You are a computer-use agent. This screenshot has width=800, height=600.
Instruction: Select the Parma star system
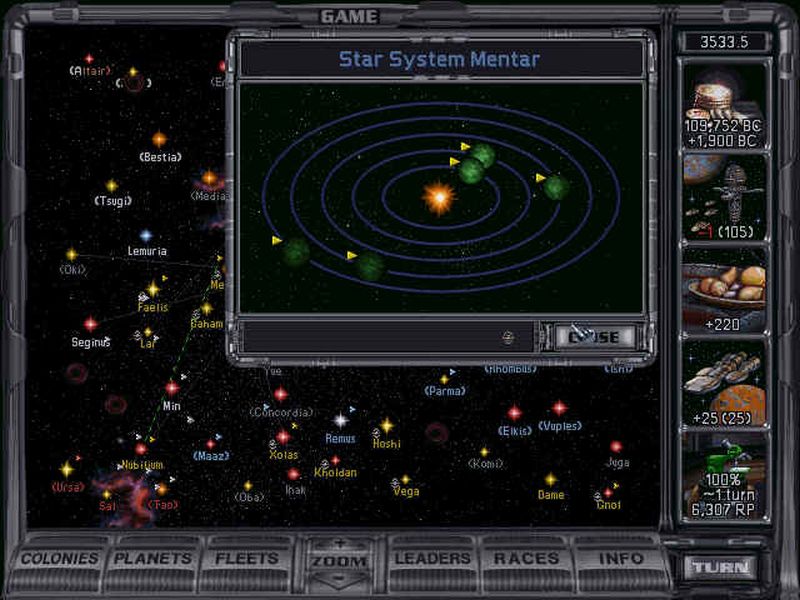[x=444, y=380]
